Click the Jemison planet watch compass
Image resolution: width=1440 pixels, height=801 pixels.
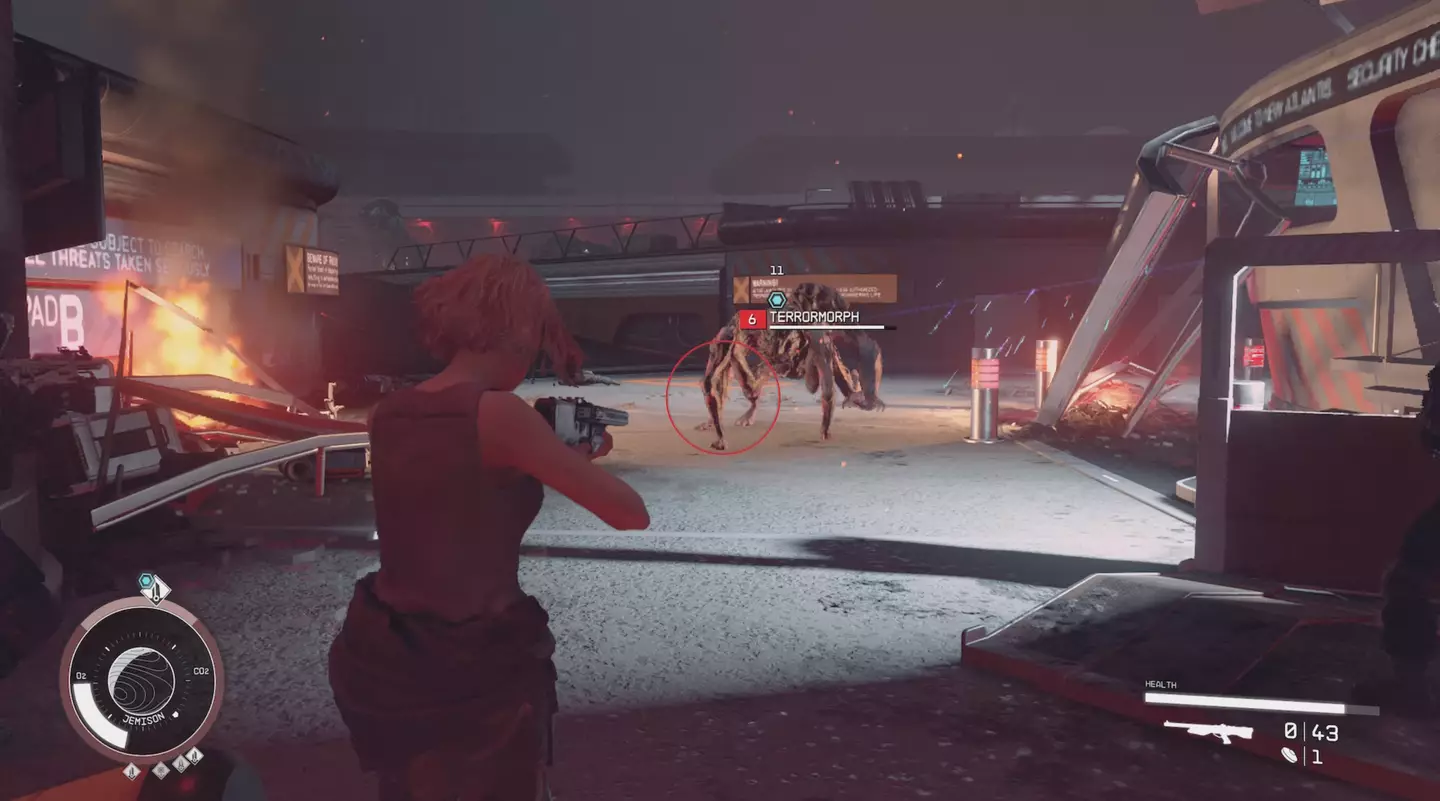[141, 680]
